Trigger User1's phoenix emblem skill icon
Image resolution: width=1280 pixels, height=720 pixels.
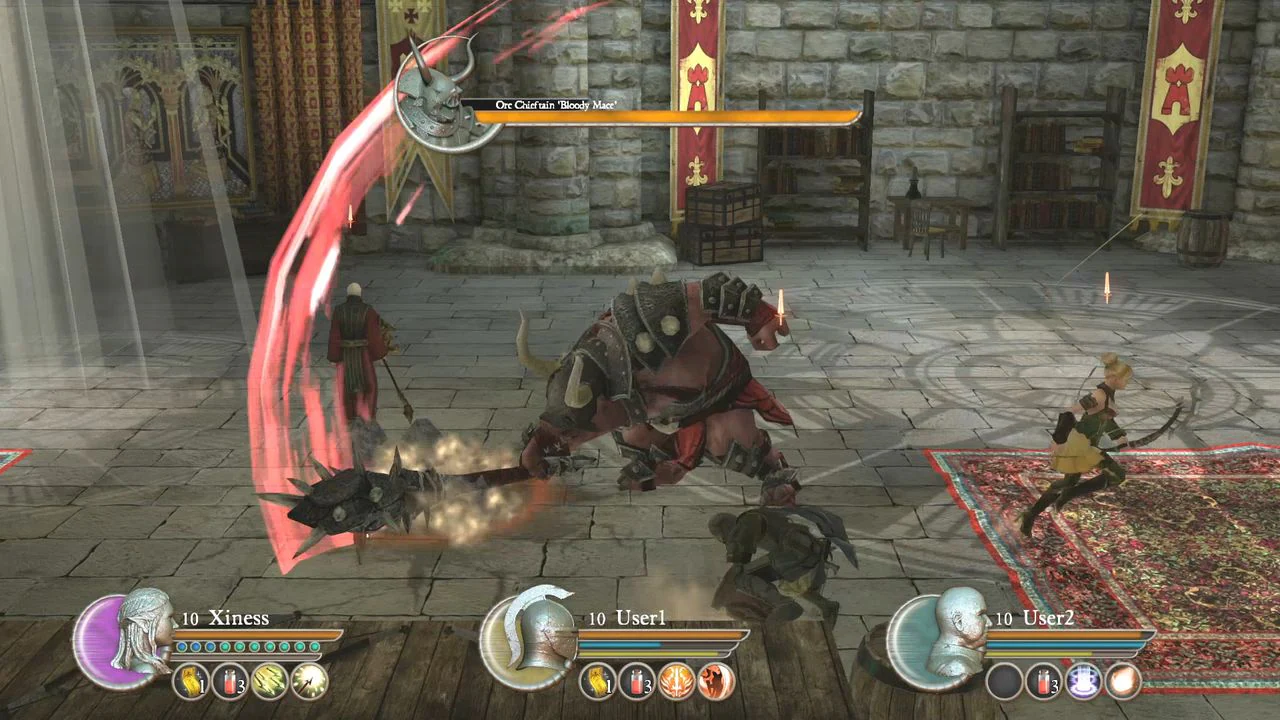(x=677, y=681)
